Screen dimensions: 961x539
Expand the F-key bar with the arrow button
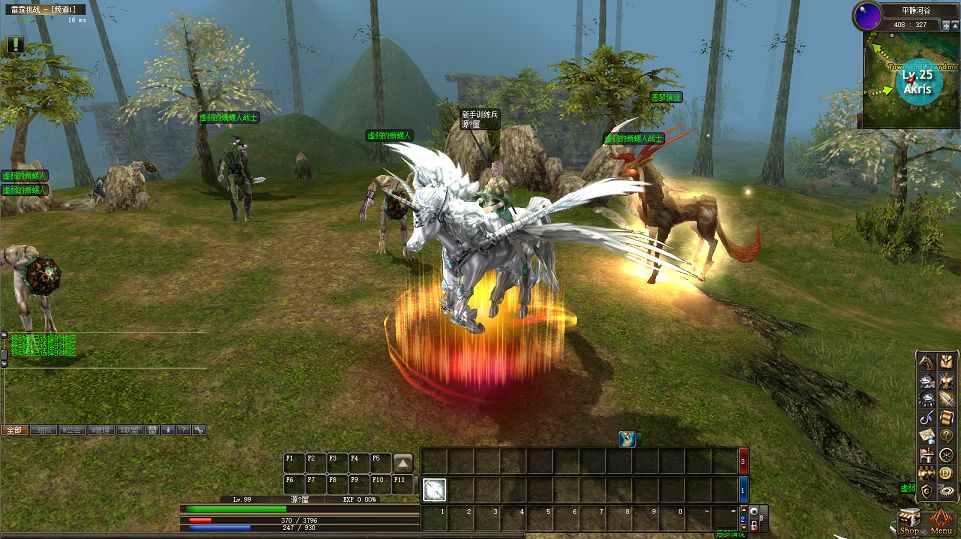[402, 462]
